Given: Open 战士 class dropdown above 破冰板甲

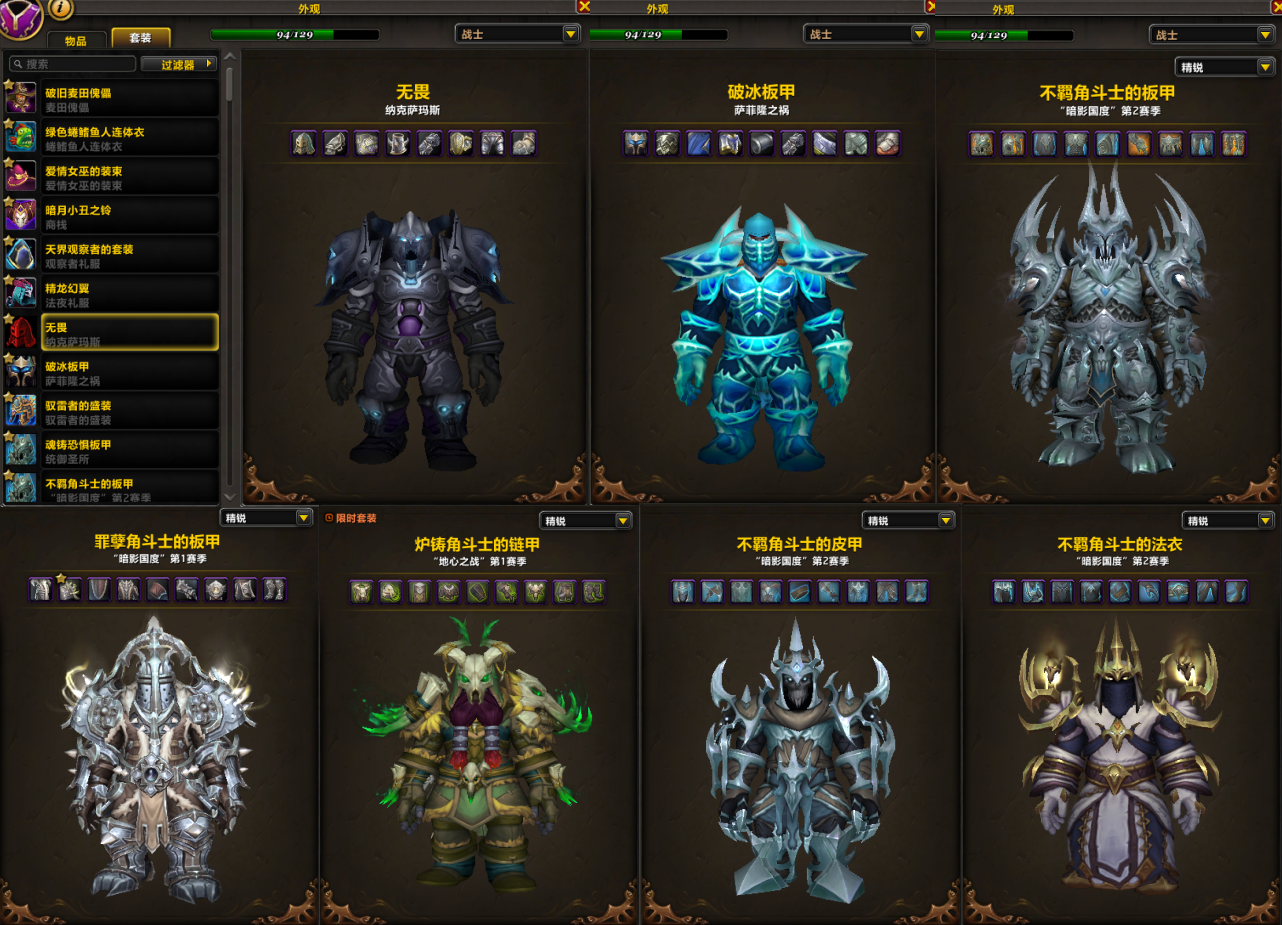Looking at the screenshot, I should pos(866,34).
